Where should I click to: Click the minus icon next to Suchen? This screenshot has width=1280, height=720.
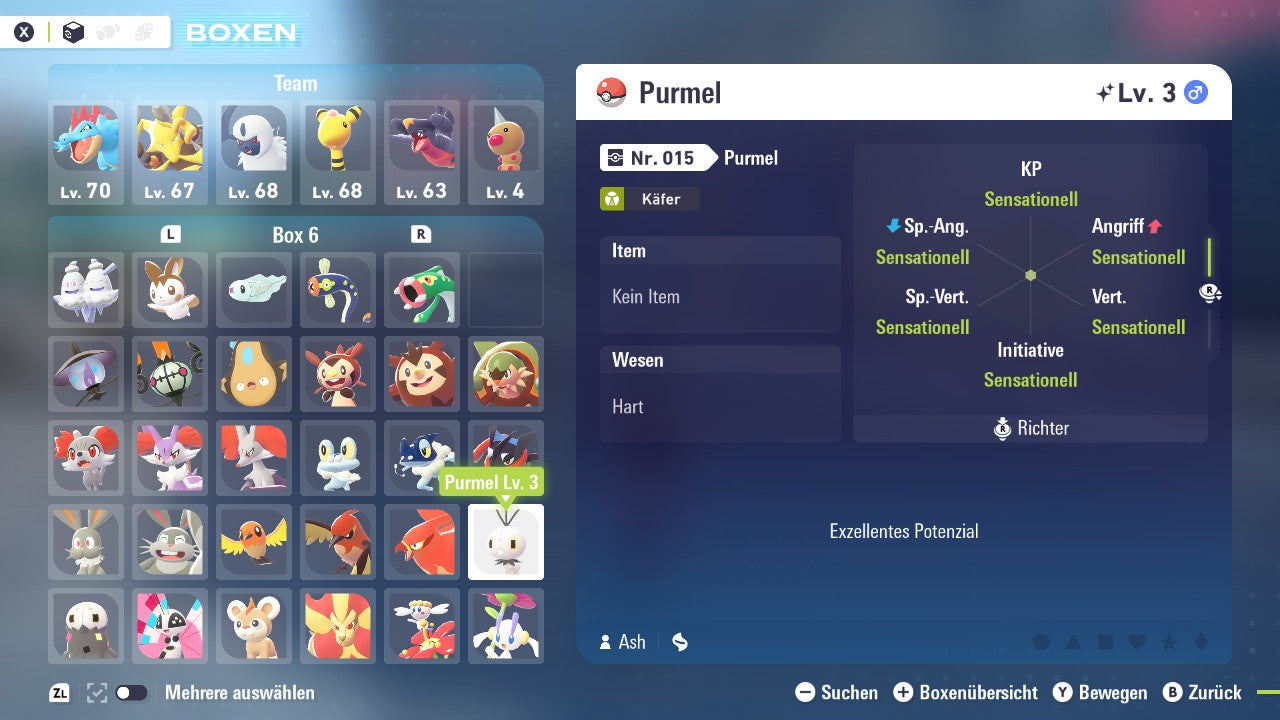(806, 692)
